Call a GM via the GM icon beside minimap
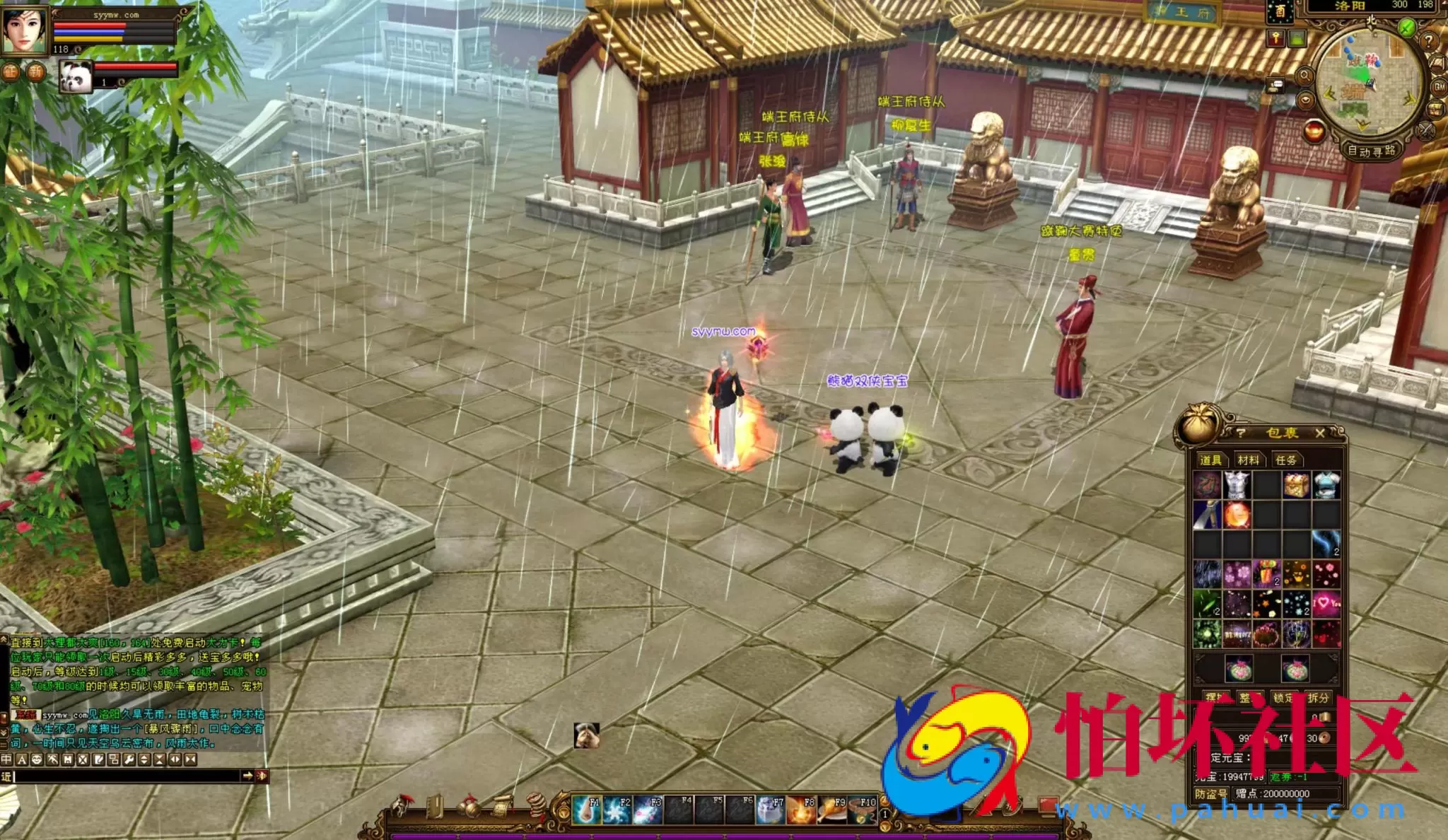The width and height of the screenshot is (1448, 840). pyautogui.click(x=1439, y=88)
